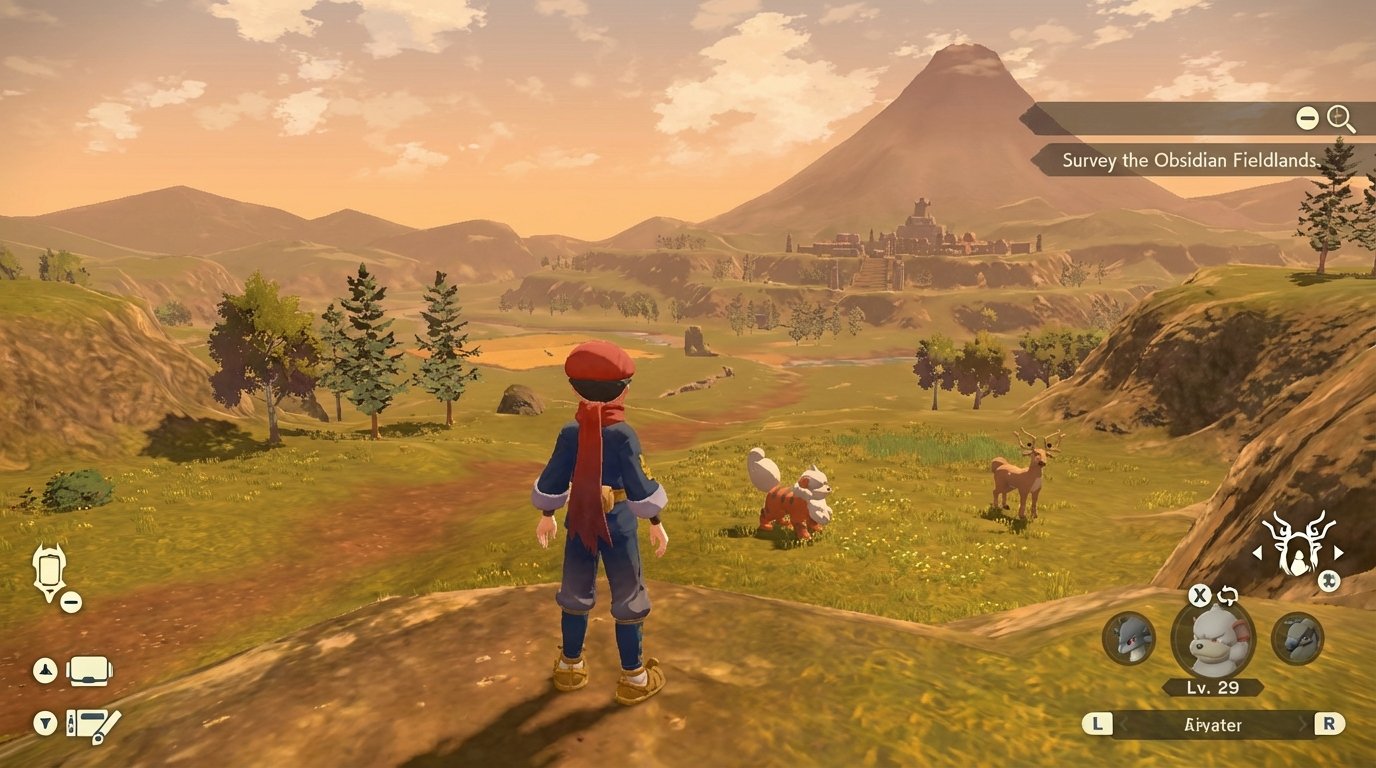Toggle crafting with the down-arrow prompt

43,724
